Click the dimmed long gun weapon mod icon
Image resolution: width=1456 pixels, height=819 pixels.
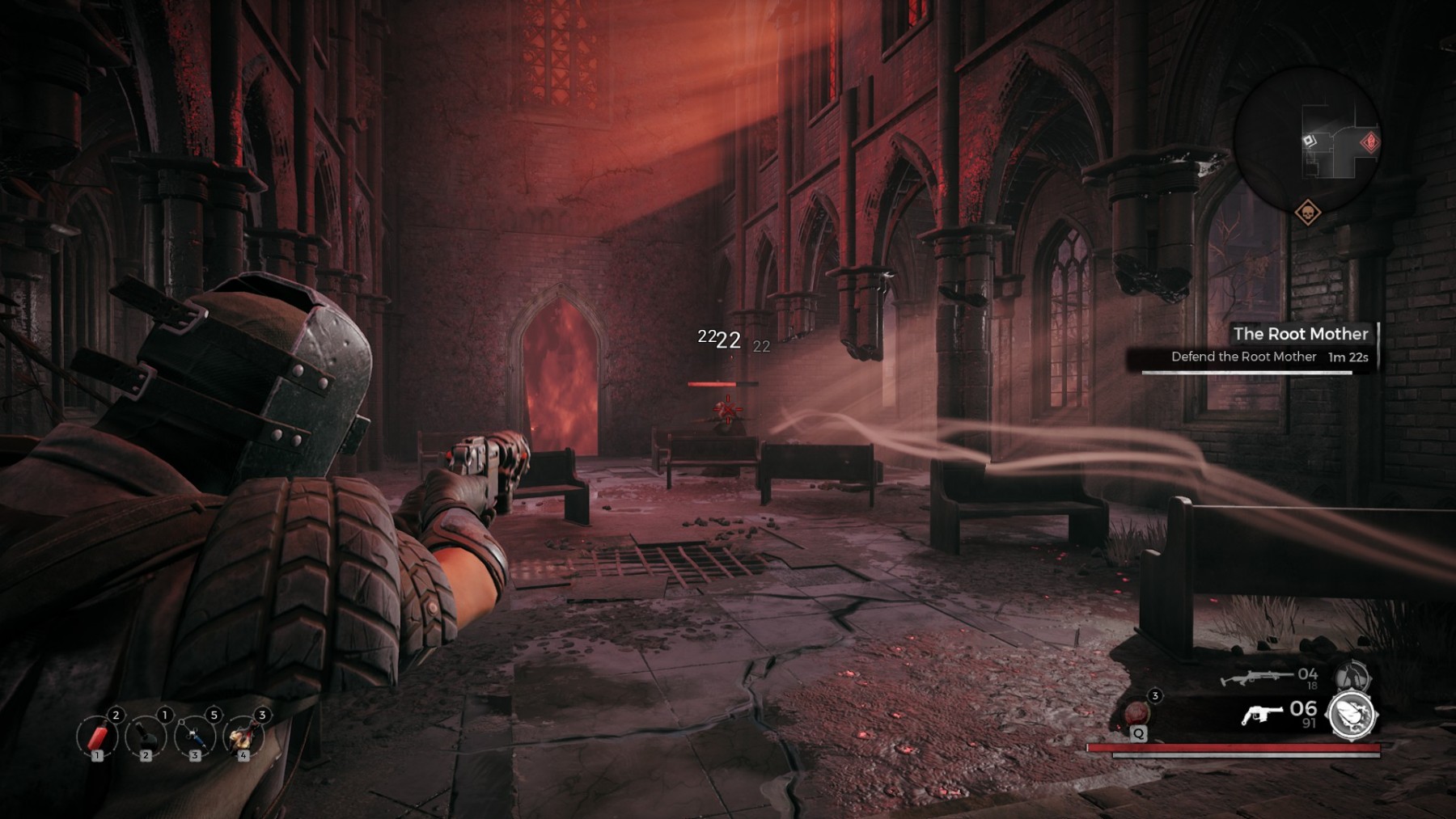pos(1352,675)
